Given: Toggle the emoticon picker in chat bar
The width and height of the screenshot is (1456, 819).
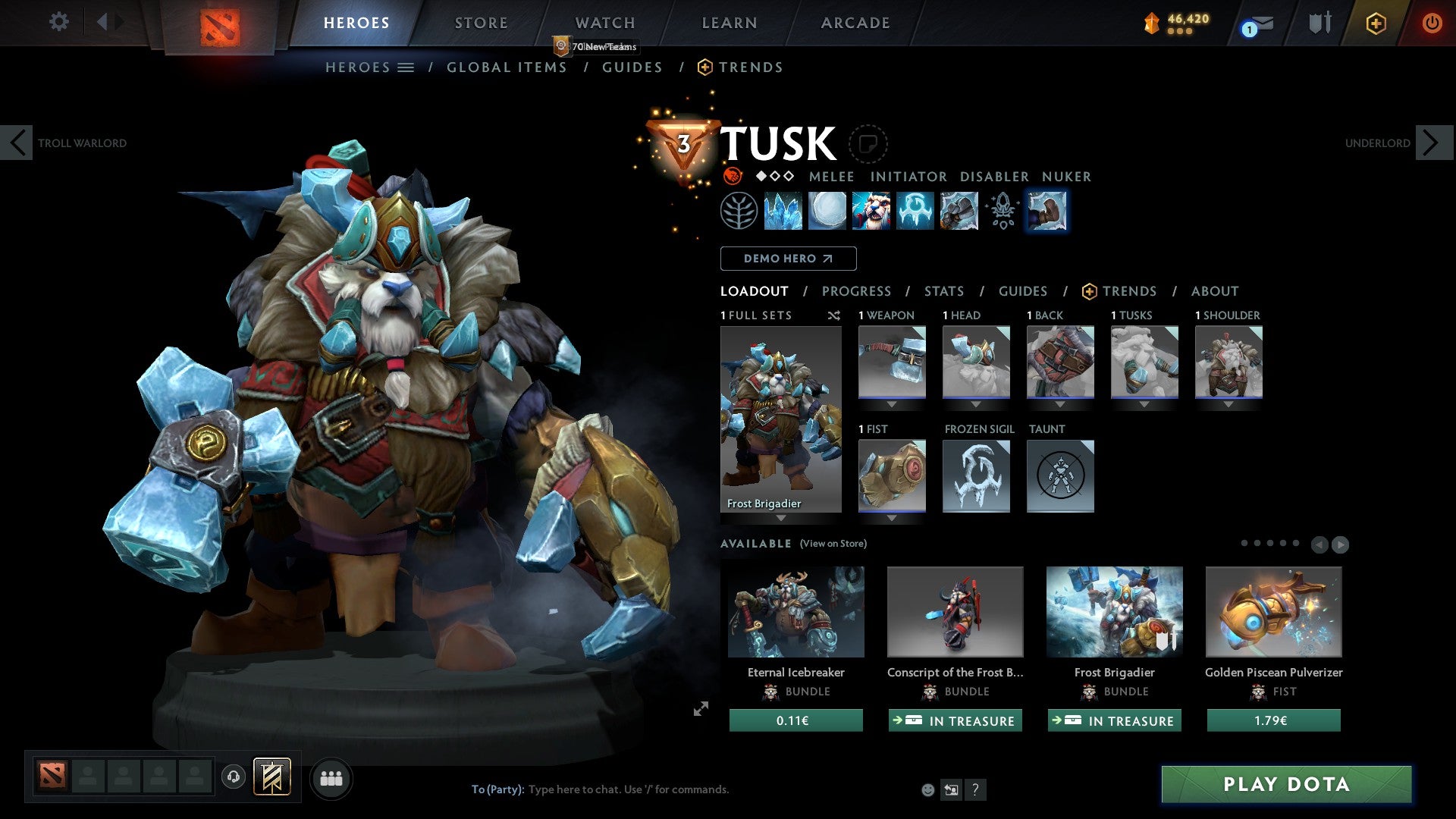Looking at the screenshot, I should [927, 789].
